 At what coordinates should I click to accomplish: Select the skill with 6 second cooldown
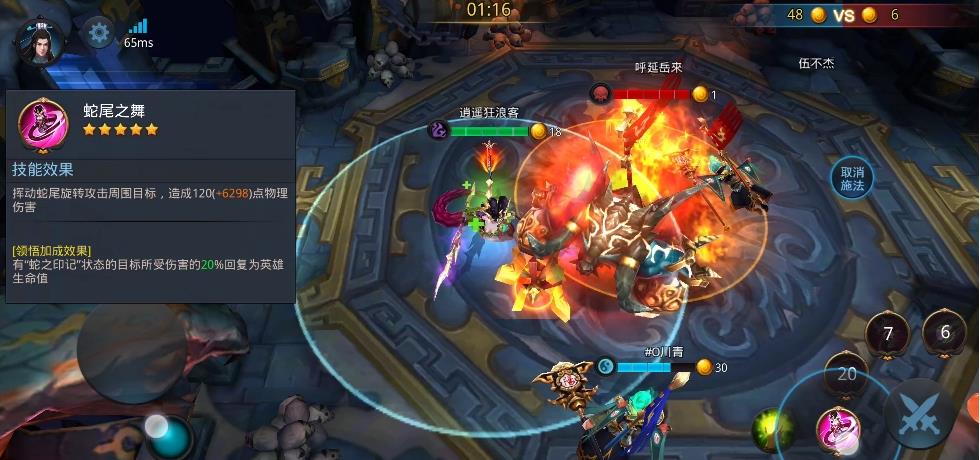tap(944, 333)
